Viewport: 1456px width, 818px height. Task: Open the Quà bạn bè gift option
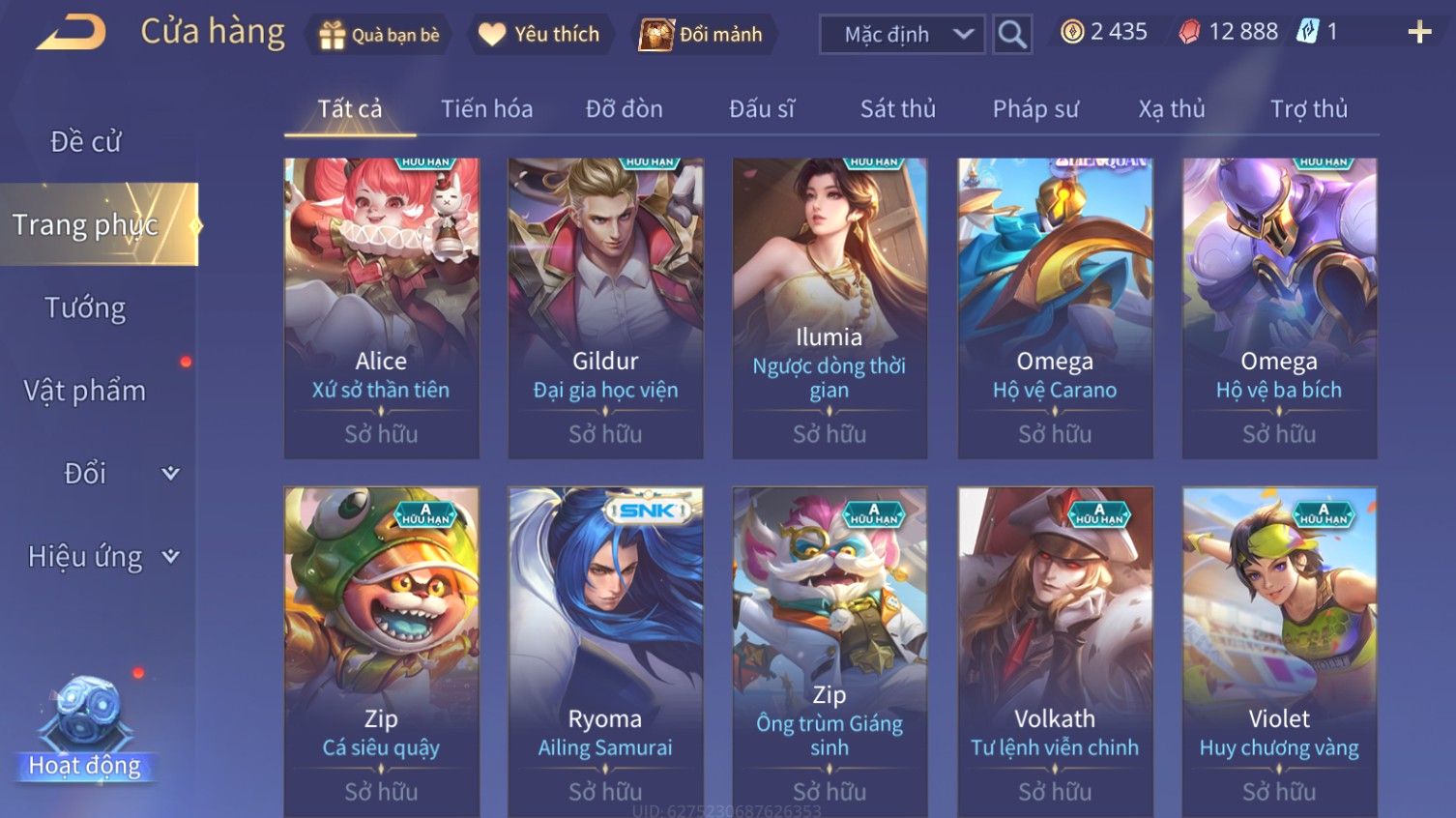379,35
